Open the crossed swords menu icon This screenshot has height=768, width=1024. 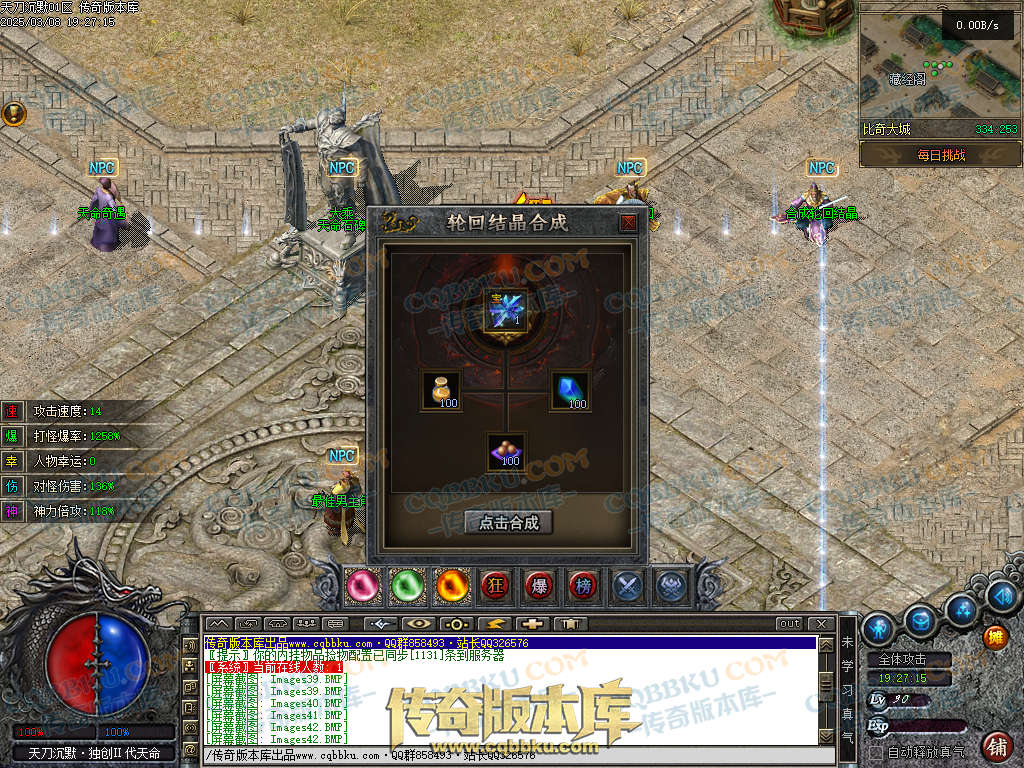(628, 585)
